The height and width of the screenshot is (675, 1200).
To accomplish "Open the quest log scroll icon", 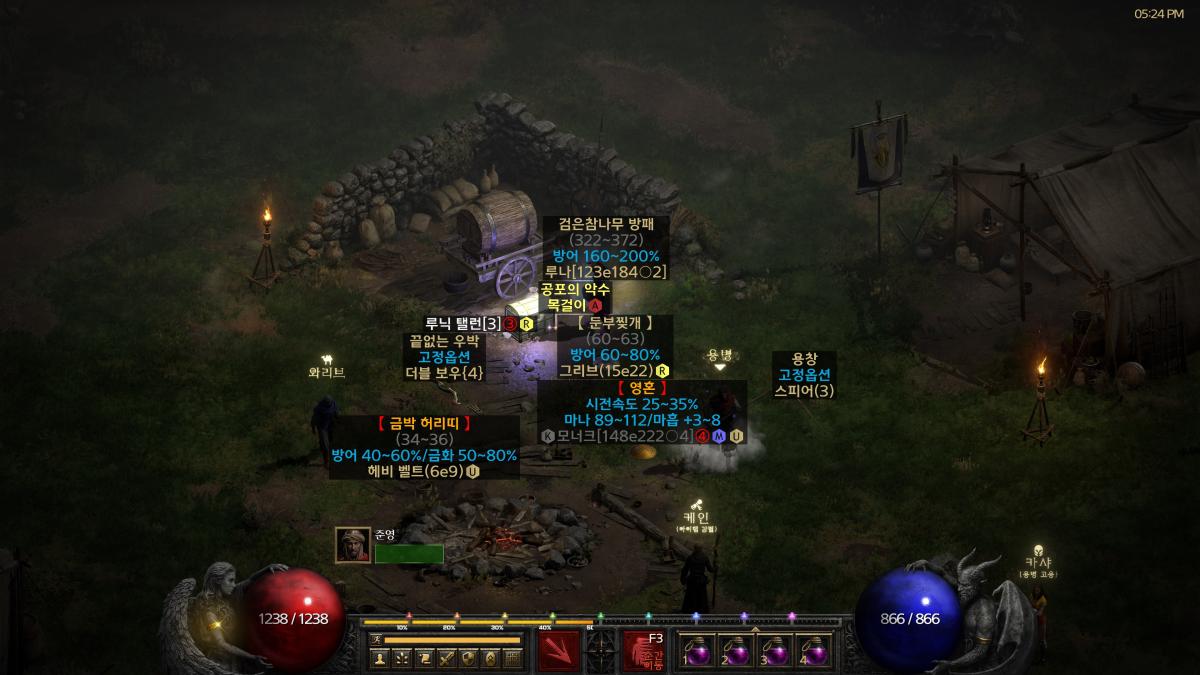I will (x=424, y=658).
